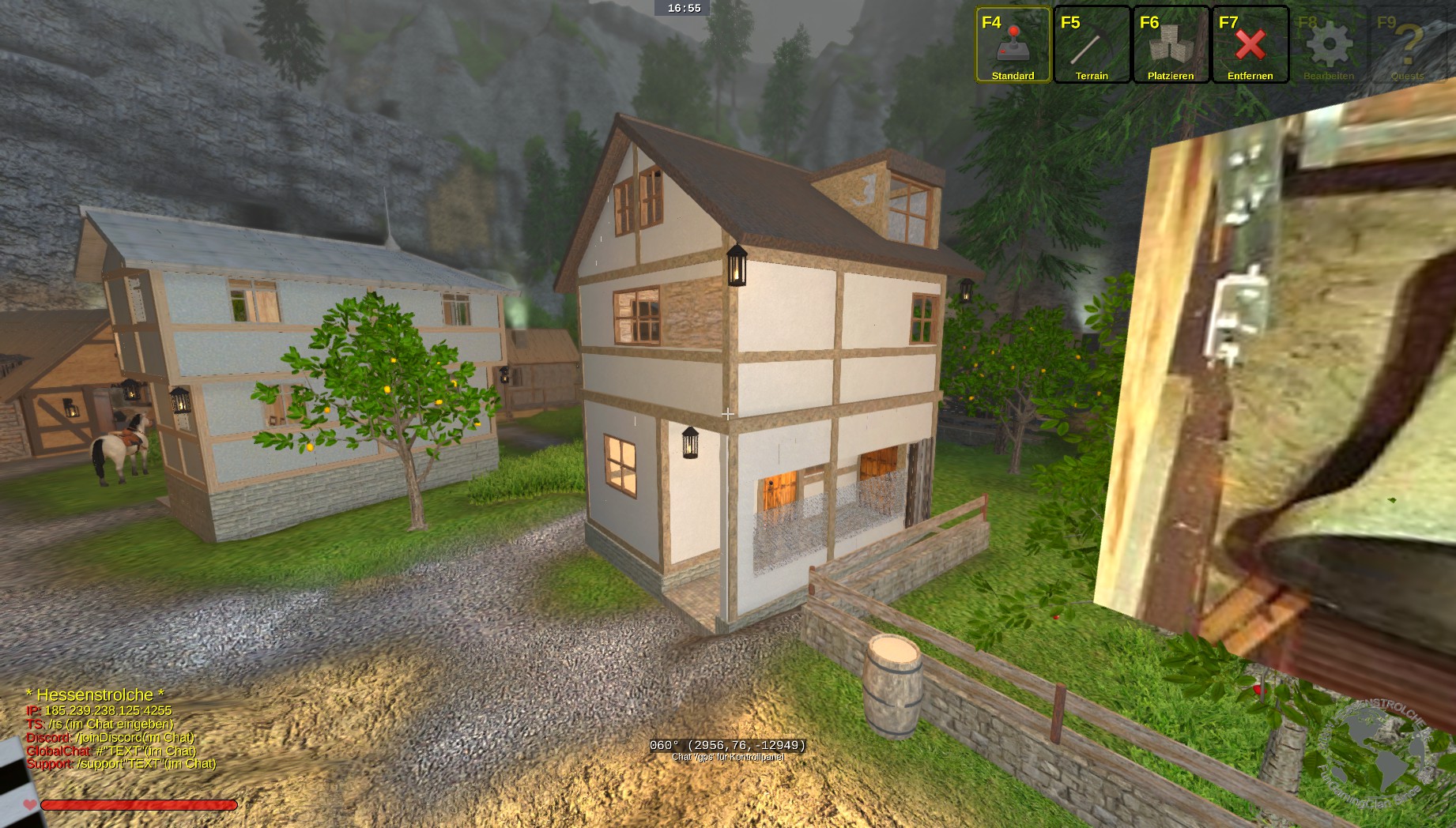
Task: Switch to the Terrain tool
Action: [x=1092, y=45]
